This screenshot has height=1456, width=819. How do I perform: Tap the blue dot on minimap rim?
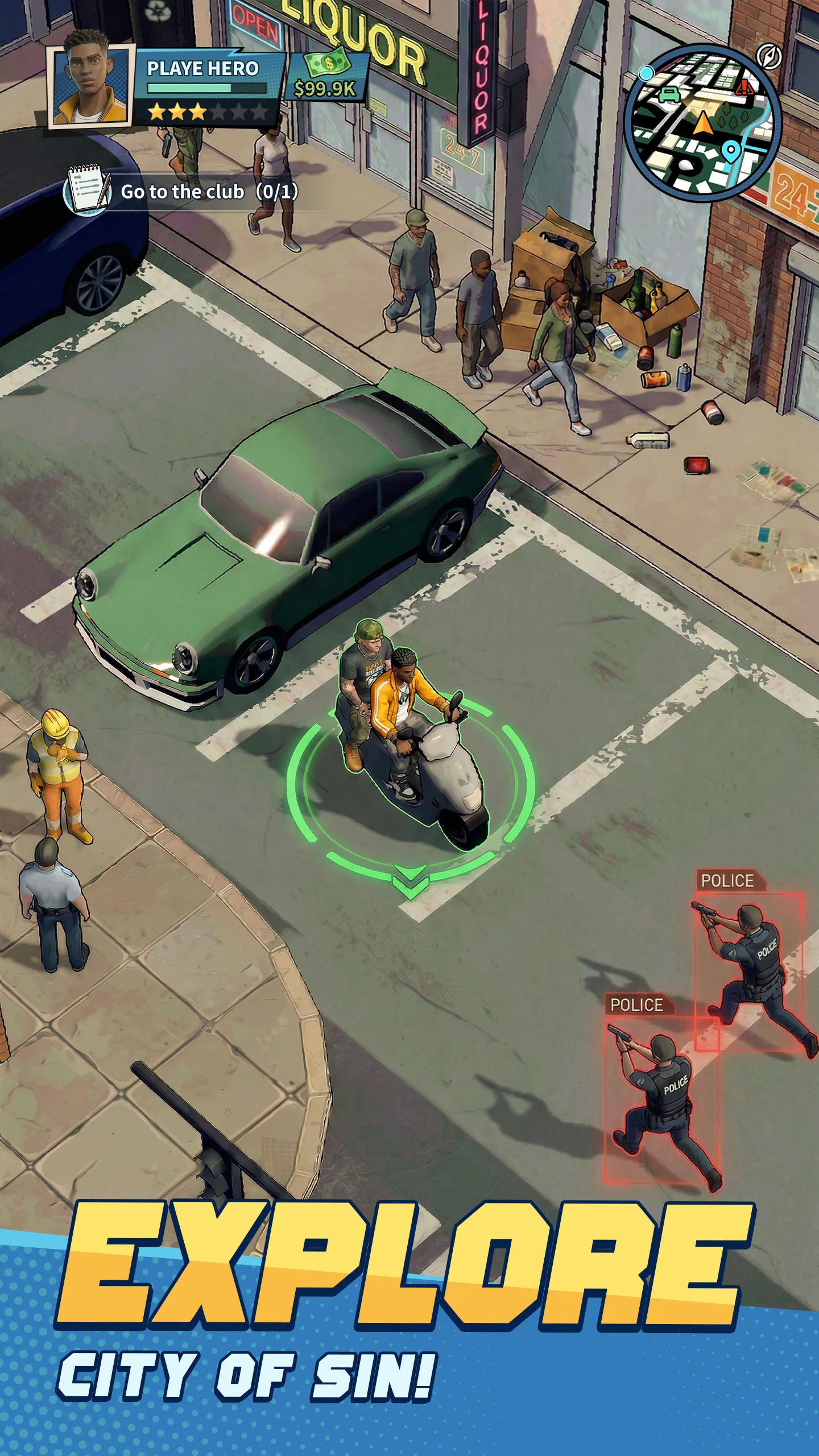[646, 73]
